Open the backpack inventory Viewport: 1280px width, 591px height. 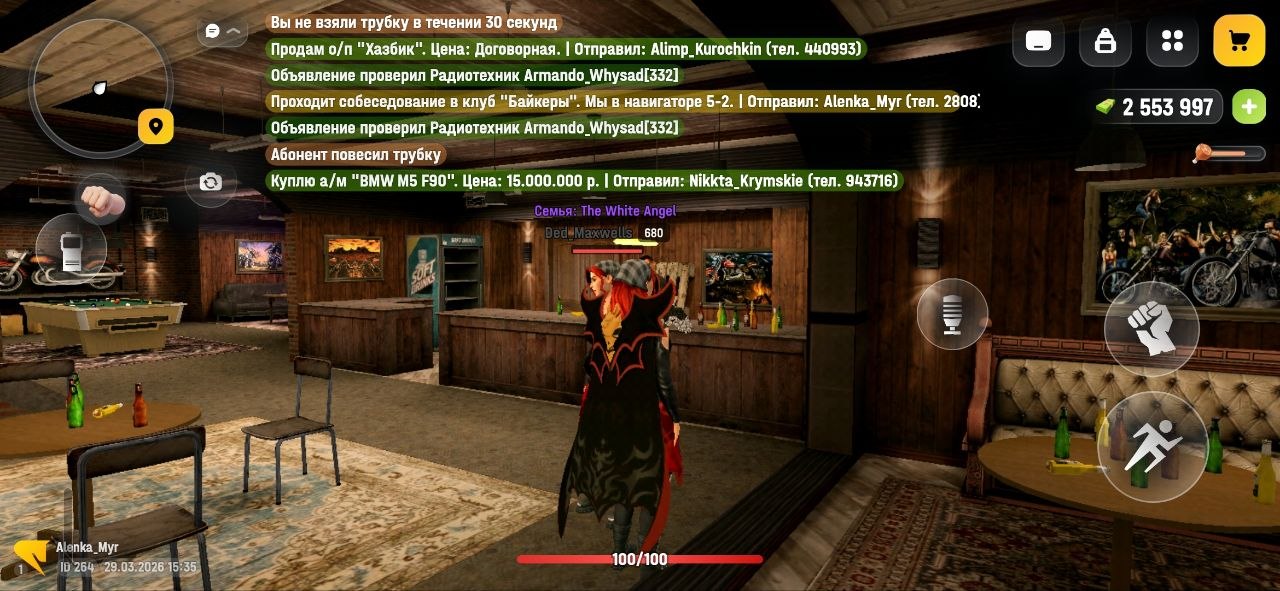(x=1105, y=41)
